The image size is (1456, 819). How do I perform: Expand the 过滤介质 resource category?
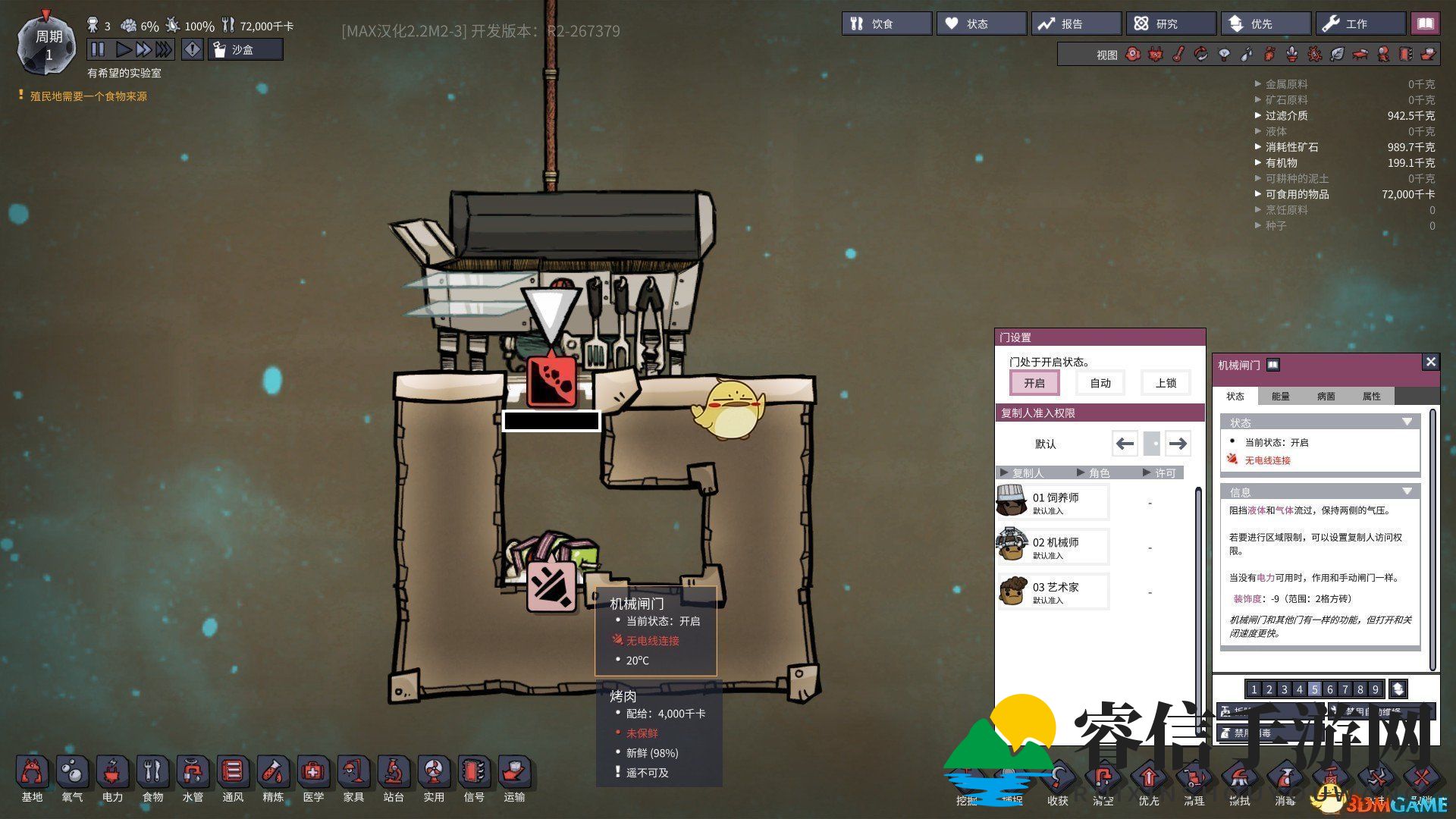[x=1286, y=116]
